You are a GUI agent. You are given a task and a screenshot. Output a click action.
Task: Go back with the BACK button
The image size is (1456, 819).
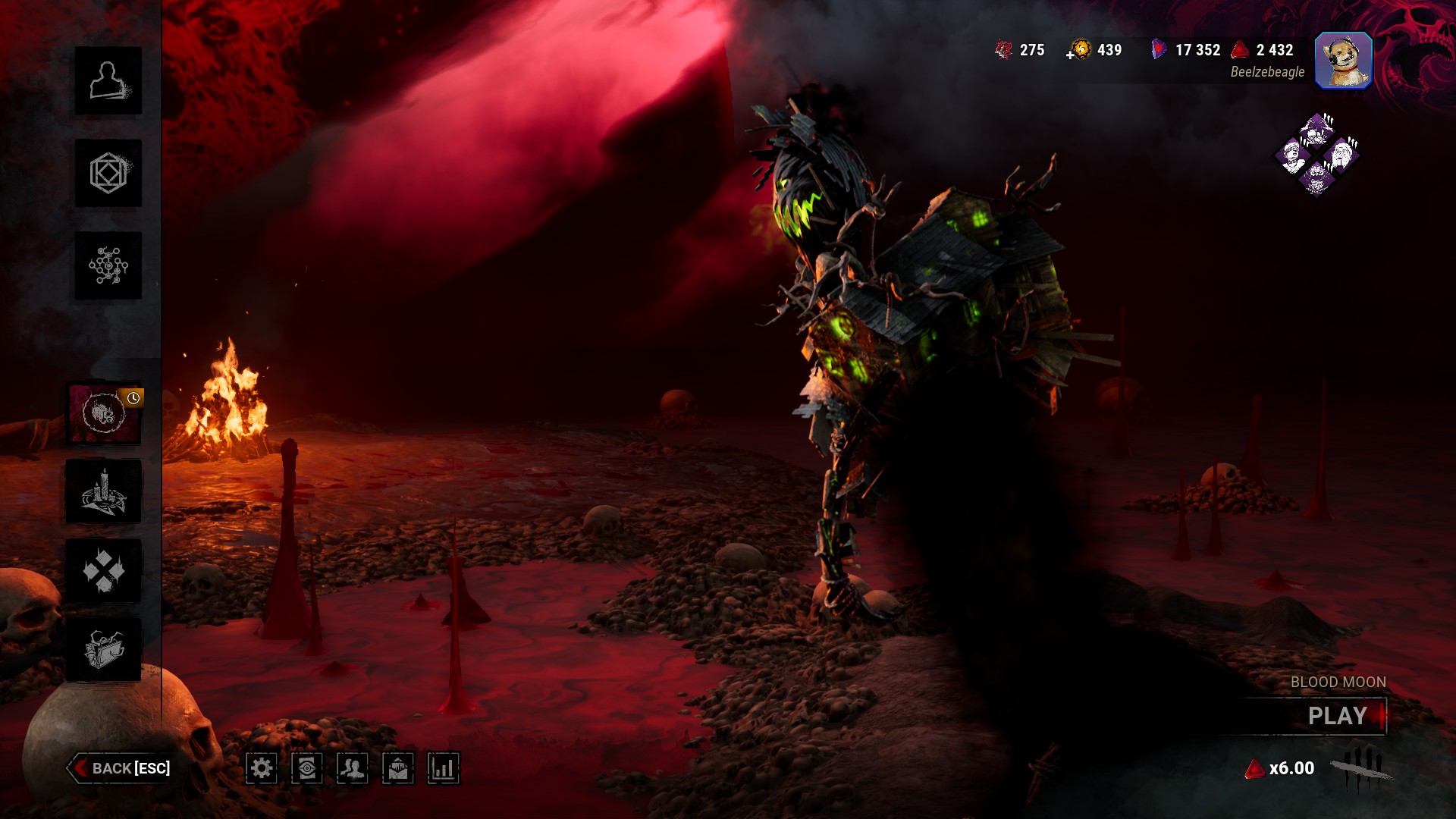point(121,768)
